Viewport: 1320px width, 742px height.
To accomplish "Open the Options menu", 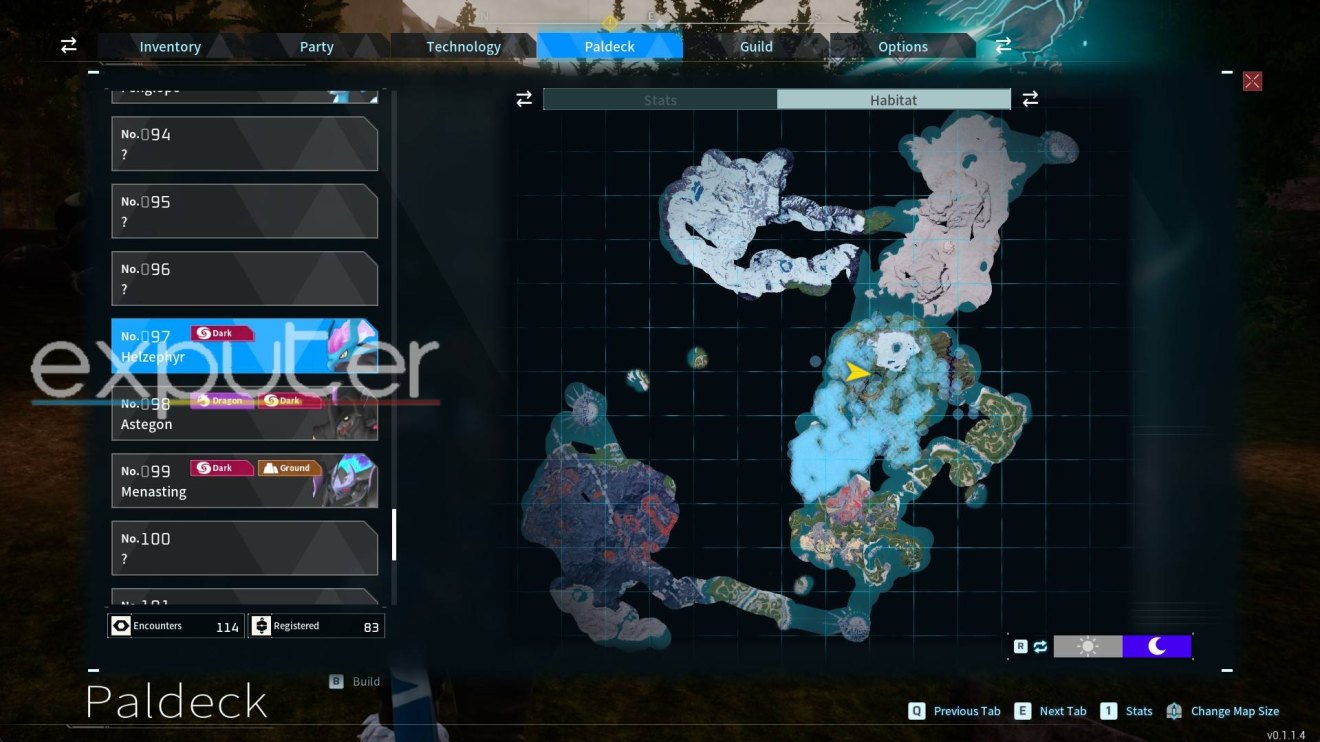I will click(x=902, y=46).
